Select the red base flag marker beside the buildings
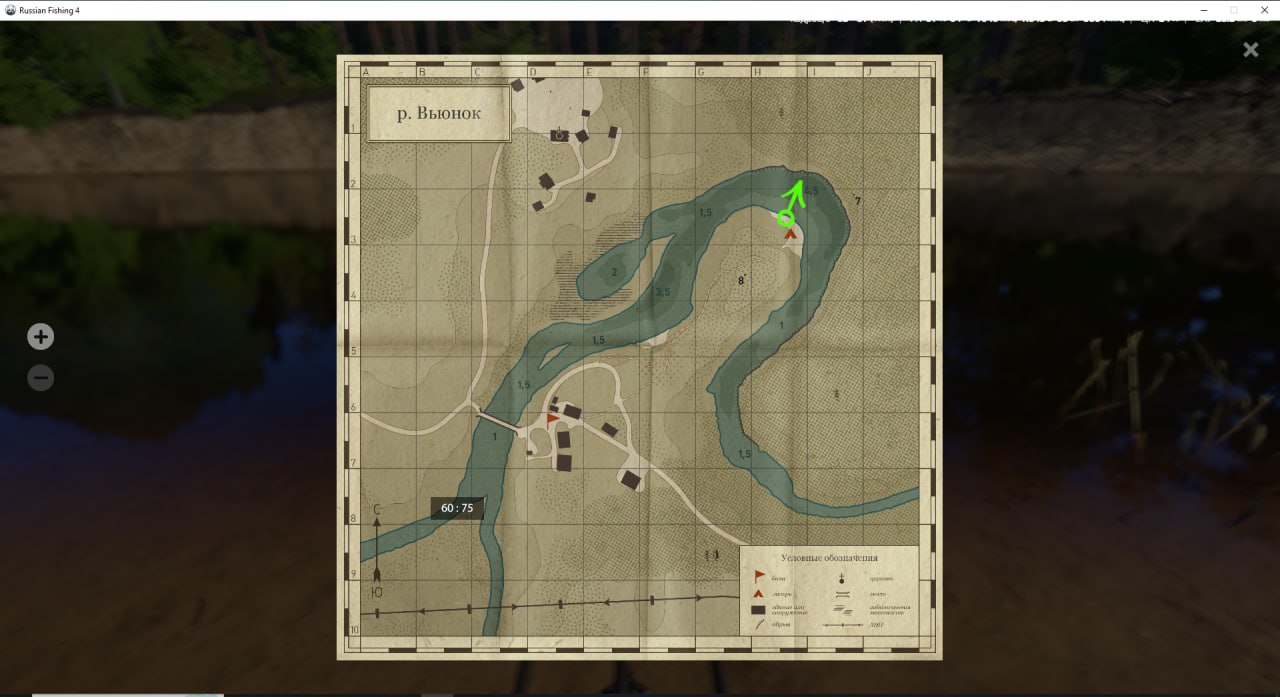This screenshot has height=697, width=1280. point(553,420)
